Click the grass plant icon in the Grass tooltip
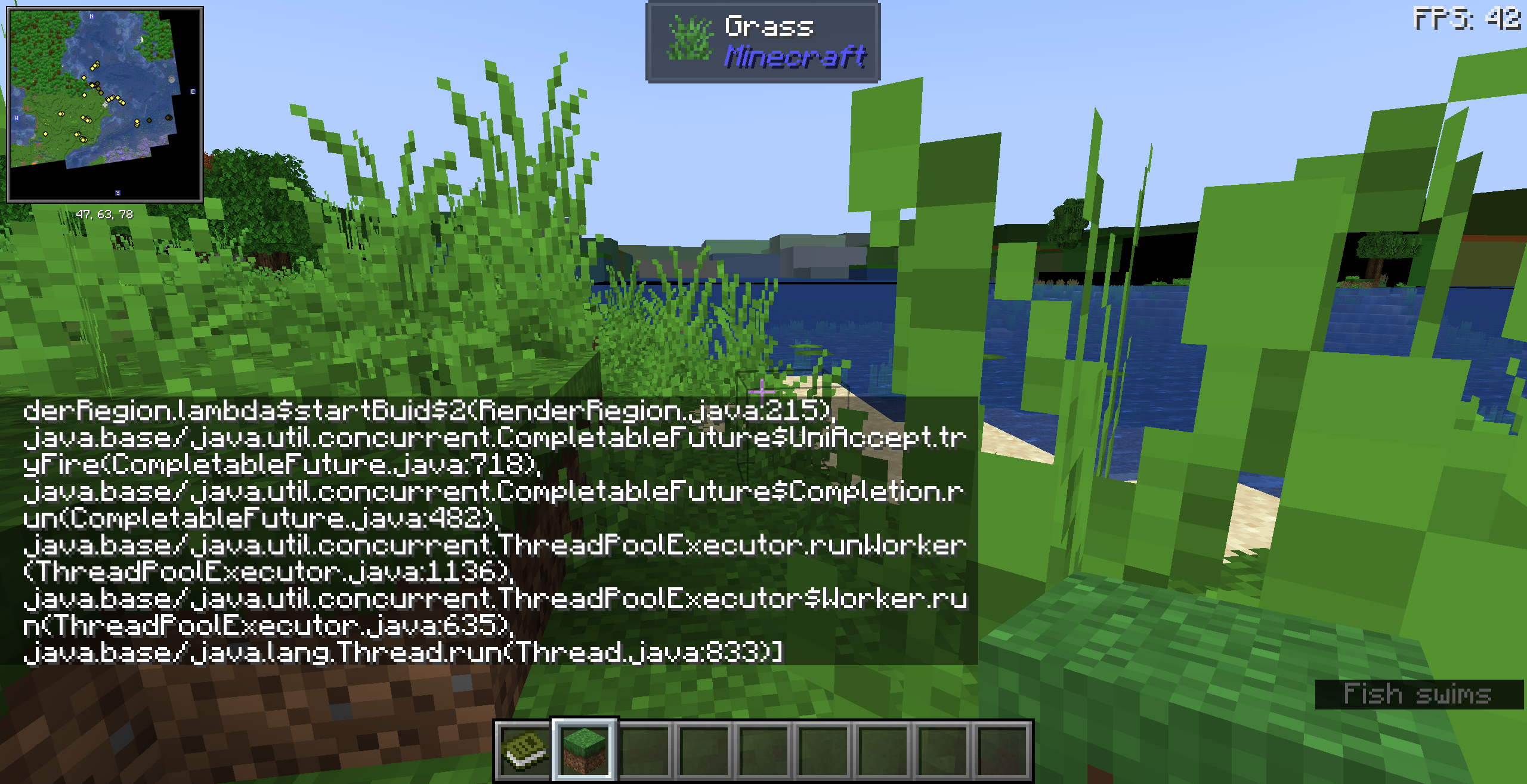The image size is (1527, 784). tap(691, 38)
